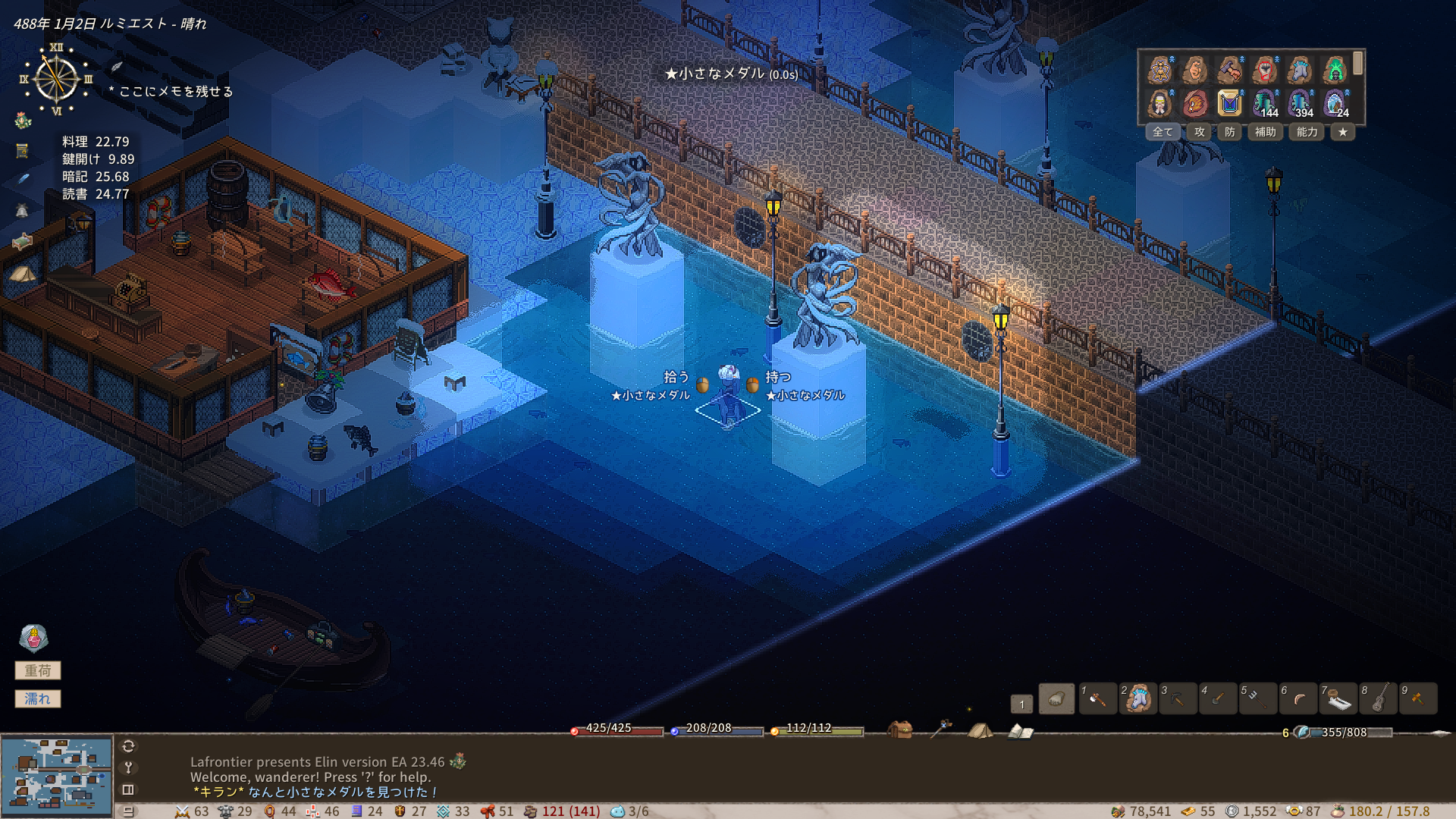Open the journal book icon
The height and width of the screenshot is (819, 1456).
pos(1020,731)
